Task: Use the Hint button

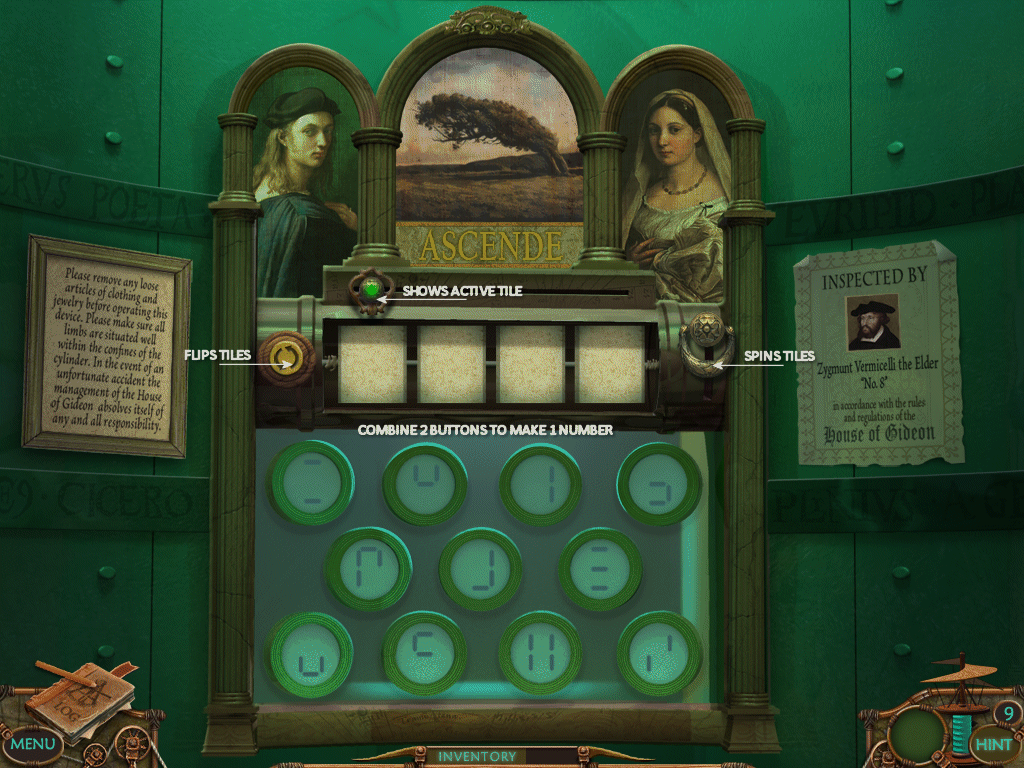Action: (992, 744)
